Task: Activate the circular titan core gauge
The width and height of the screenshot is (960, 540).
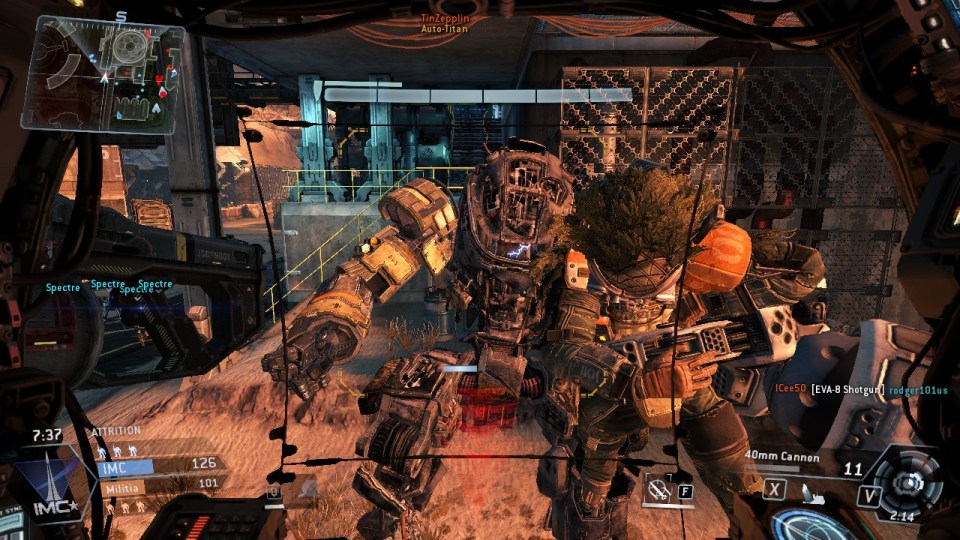Action: click(908, 483)
